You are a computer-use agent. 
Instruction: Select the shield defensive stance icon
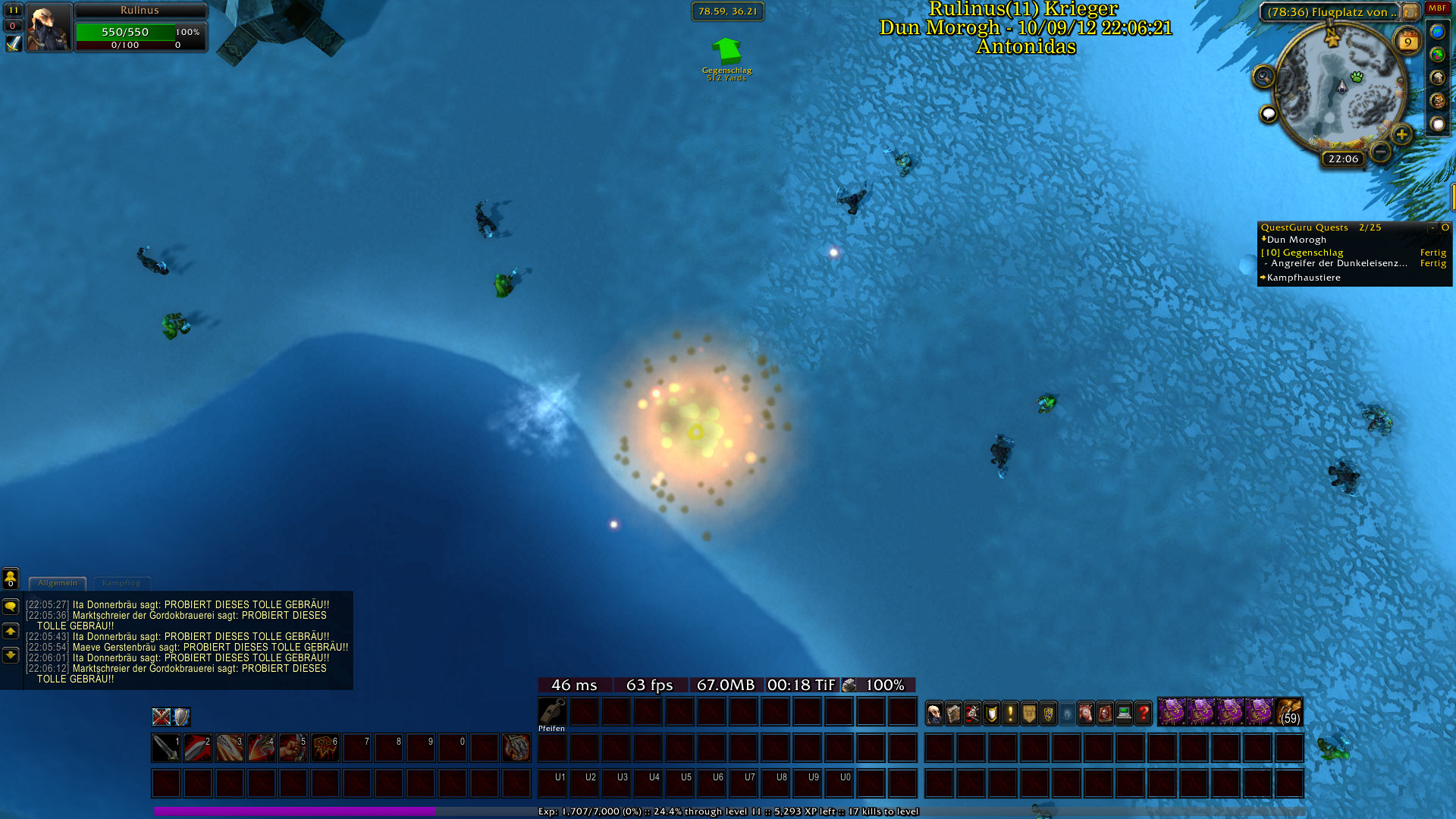181,717
